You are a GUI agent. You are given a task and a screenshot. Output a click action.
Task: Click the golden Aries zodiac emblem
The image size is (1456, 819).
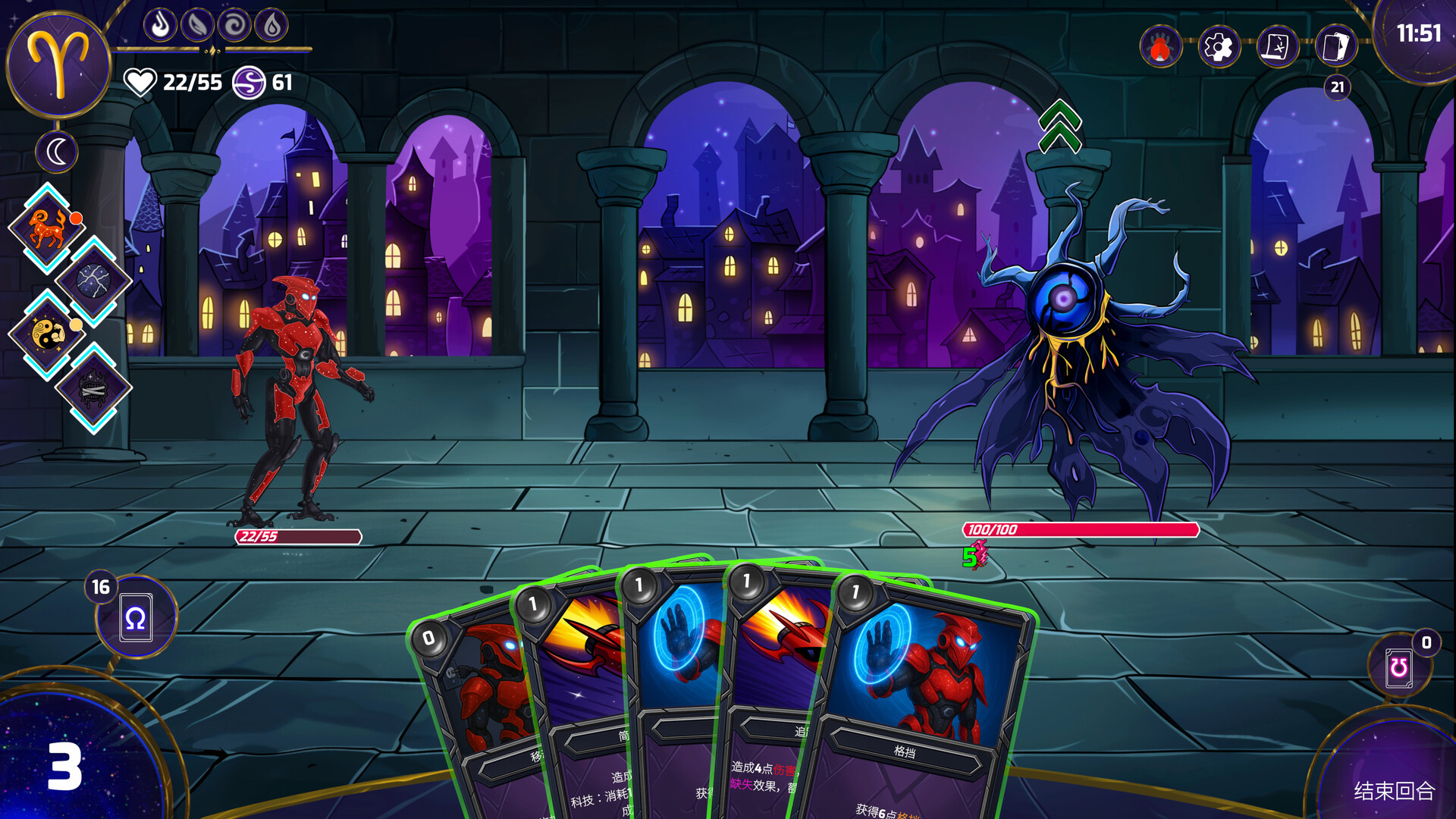point(58,64)
